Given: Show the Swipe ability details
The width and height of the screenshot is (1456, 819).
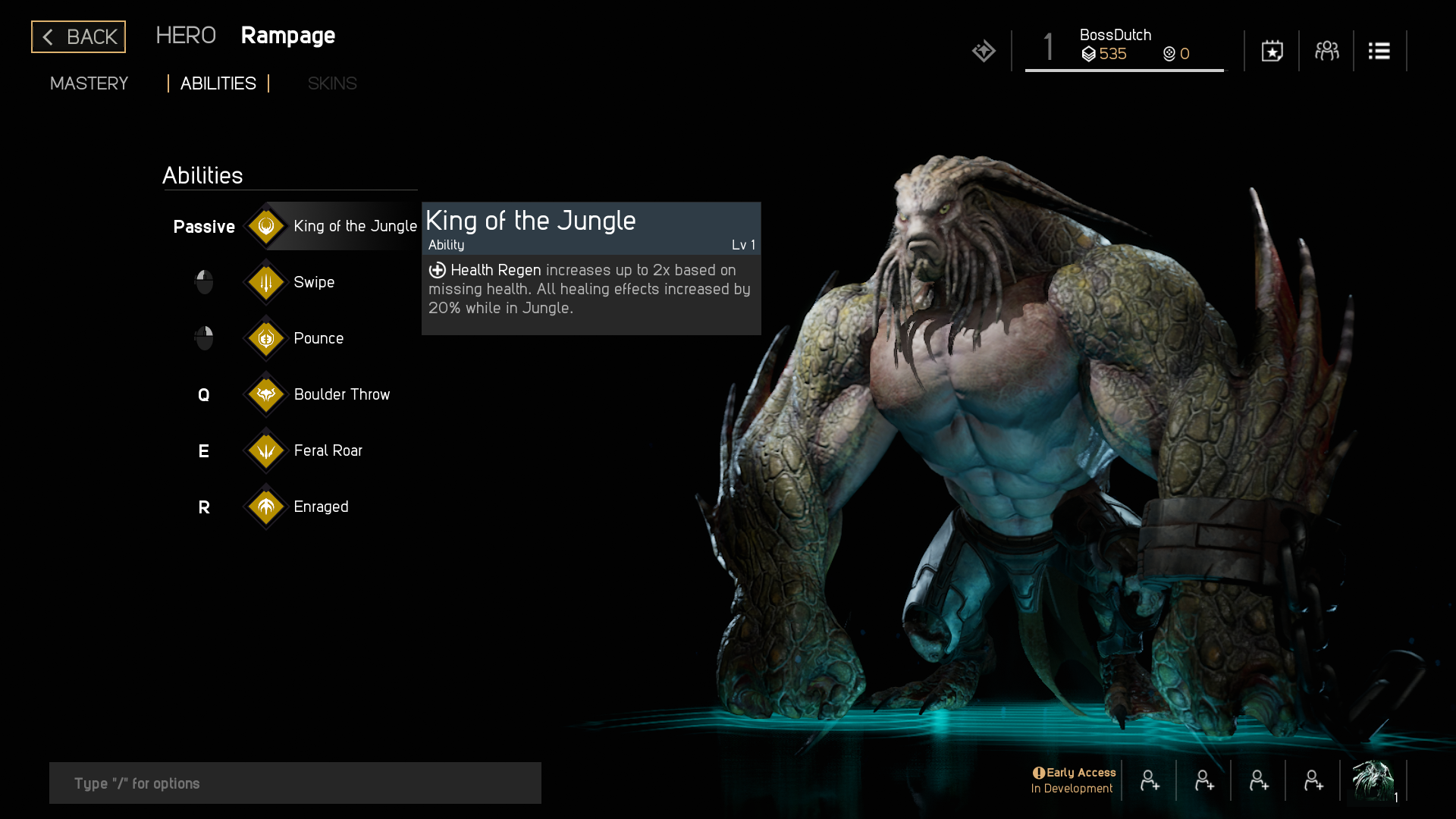Looking at the screenshot, I should pyautogui.click(x=312, y=282).
